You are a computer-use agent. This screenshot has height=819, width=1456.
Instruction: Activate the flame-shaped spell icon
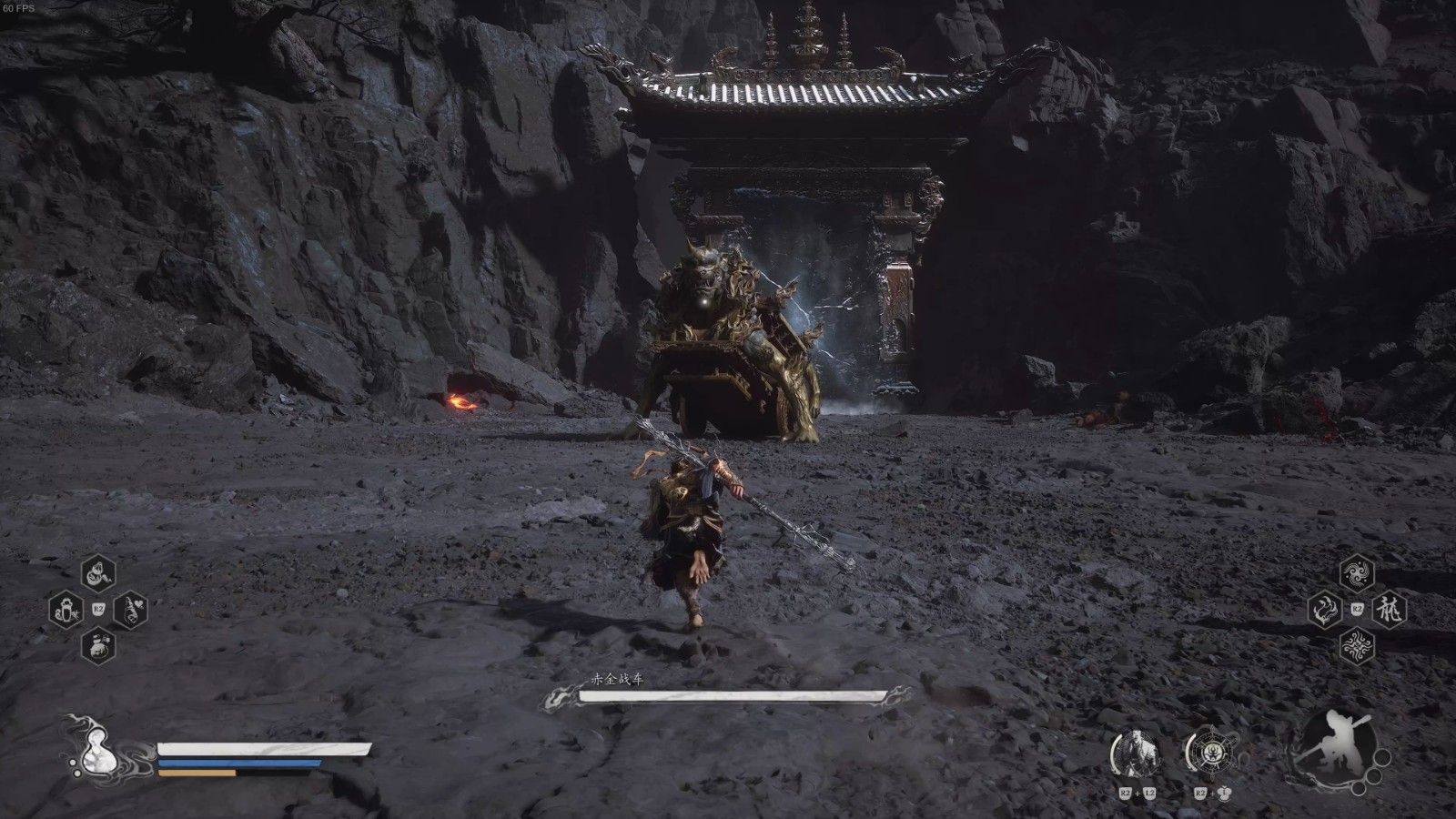(1326, 609)
